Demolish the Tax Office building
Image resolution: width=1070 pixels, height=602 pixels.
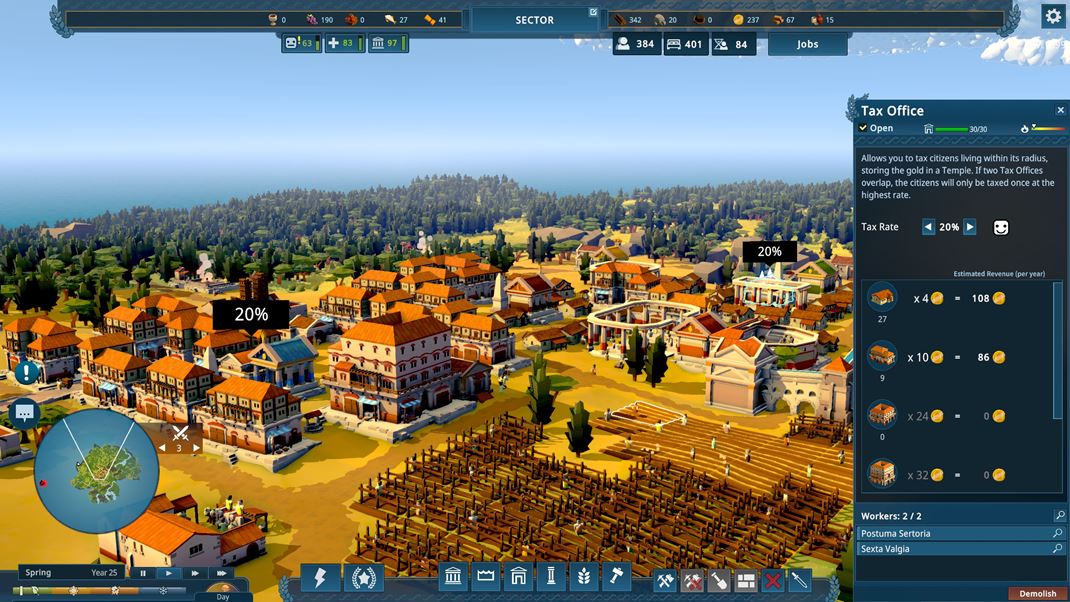1037,594
